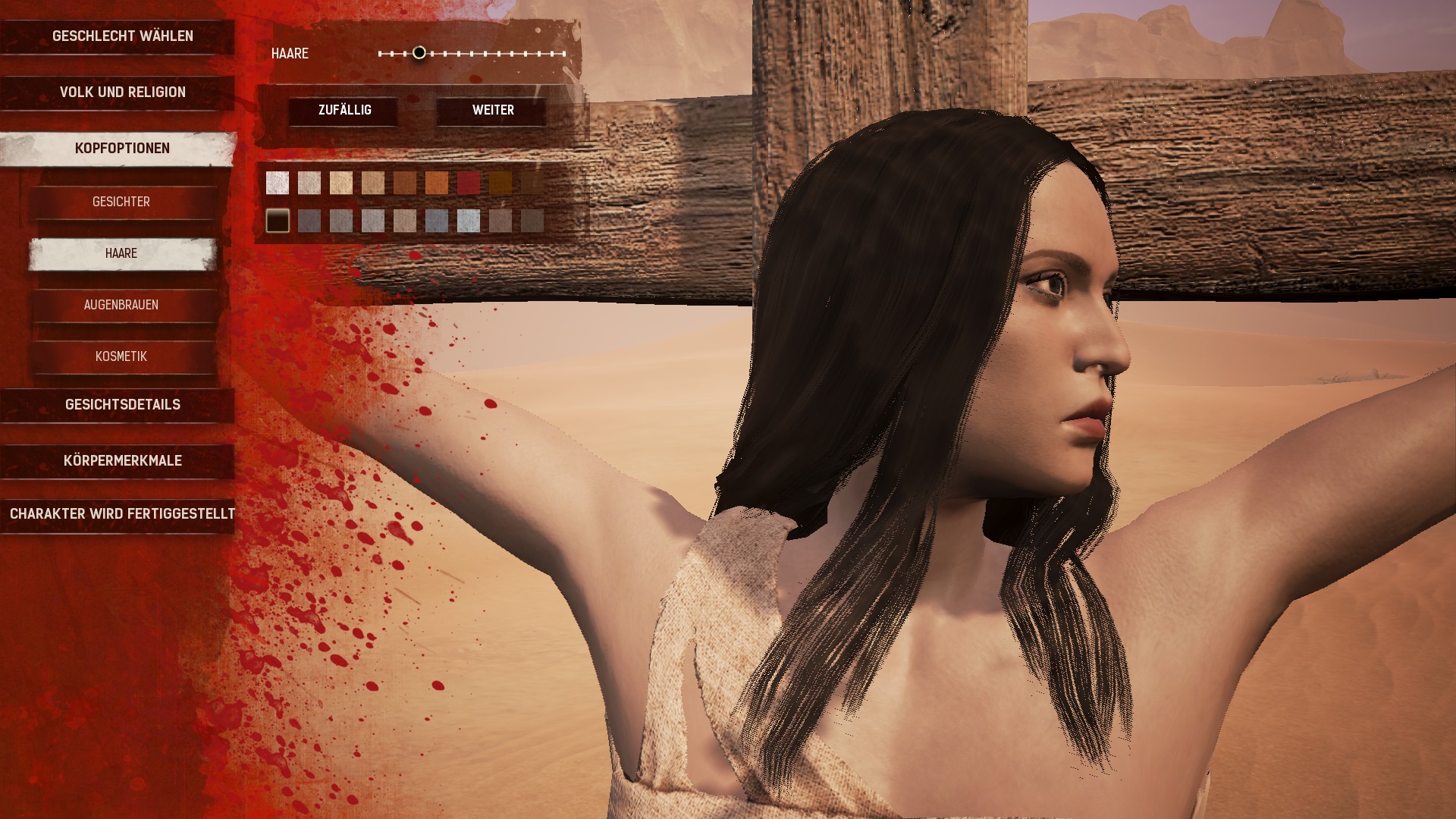Go to the Gesichtsdetails section
Image resolution: width=1456 pixels, height=819 pixels.
[x=122, y=405]
